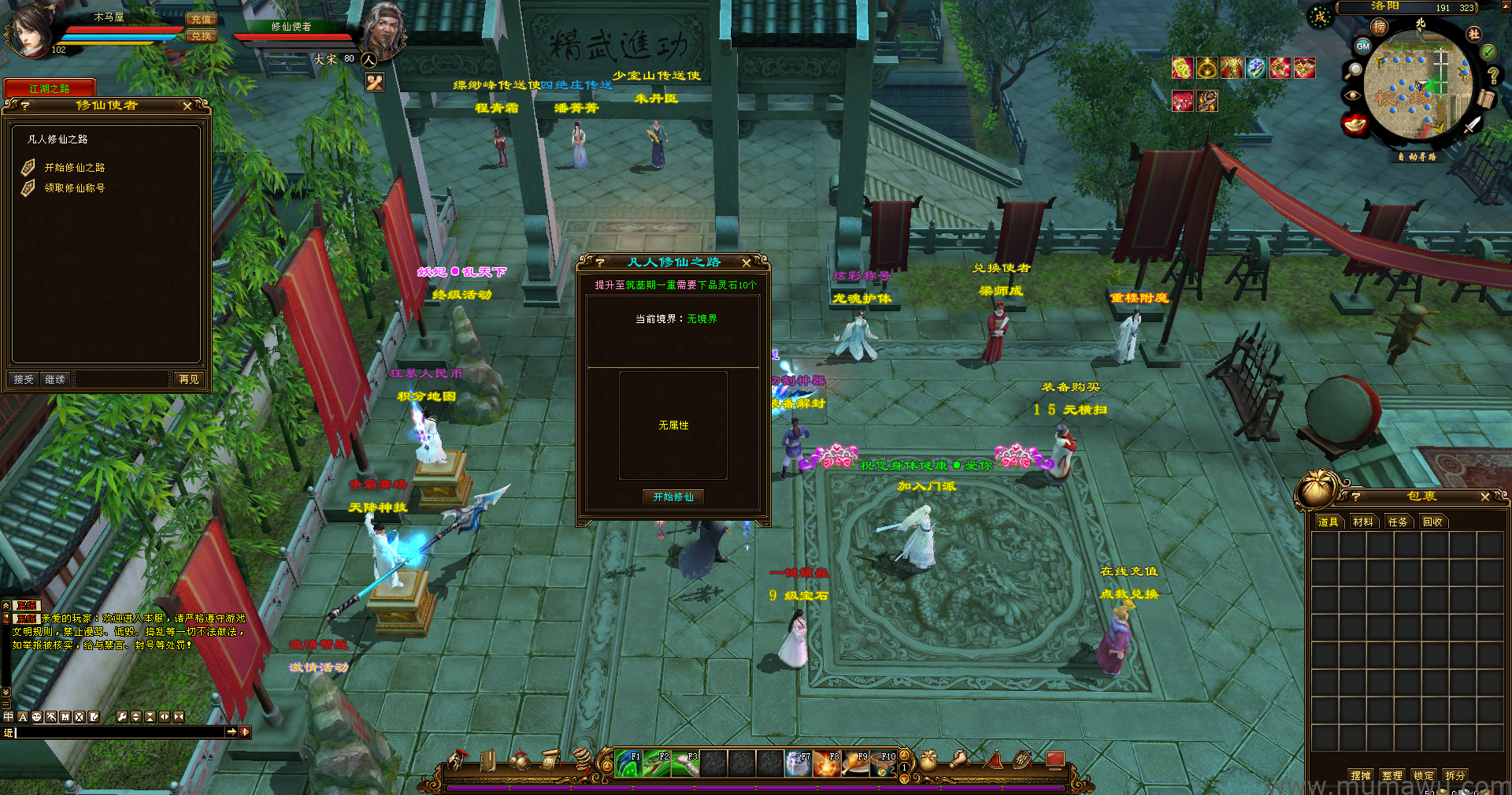
Task: Click the 开始修仙 button in the dialog
Action: 673,496
